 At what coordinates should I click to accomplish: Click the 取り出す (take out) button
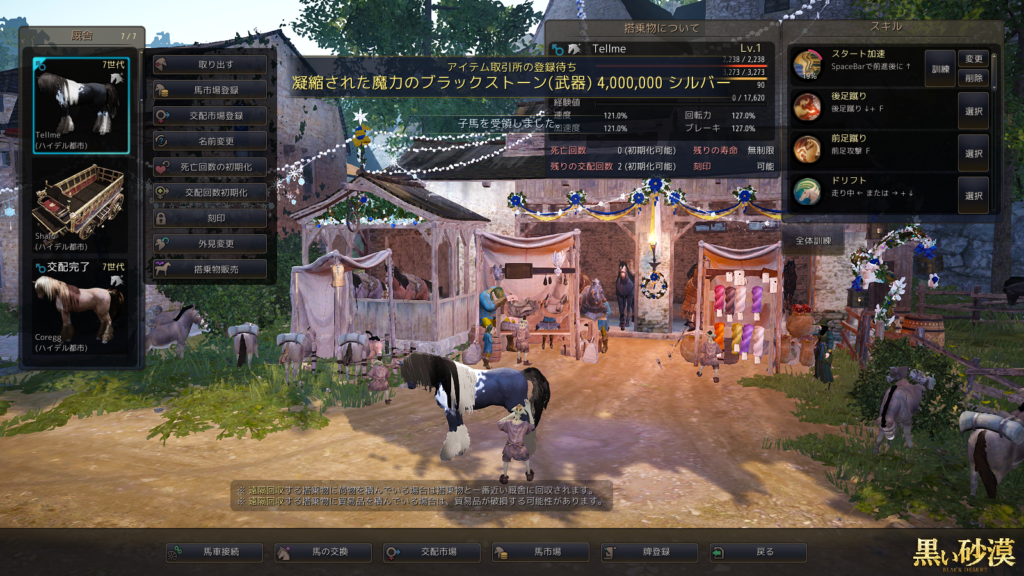click(210, 64)
